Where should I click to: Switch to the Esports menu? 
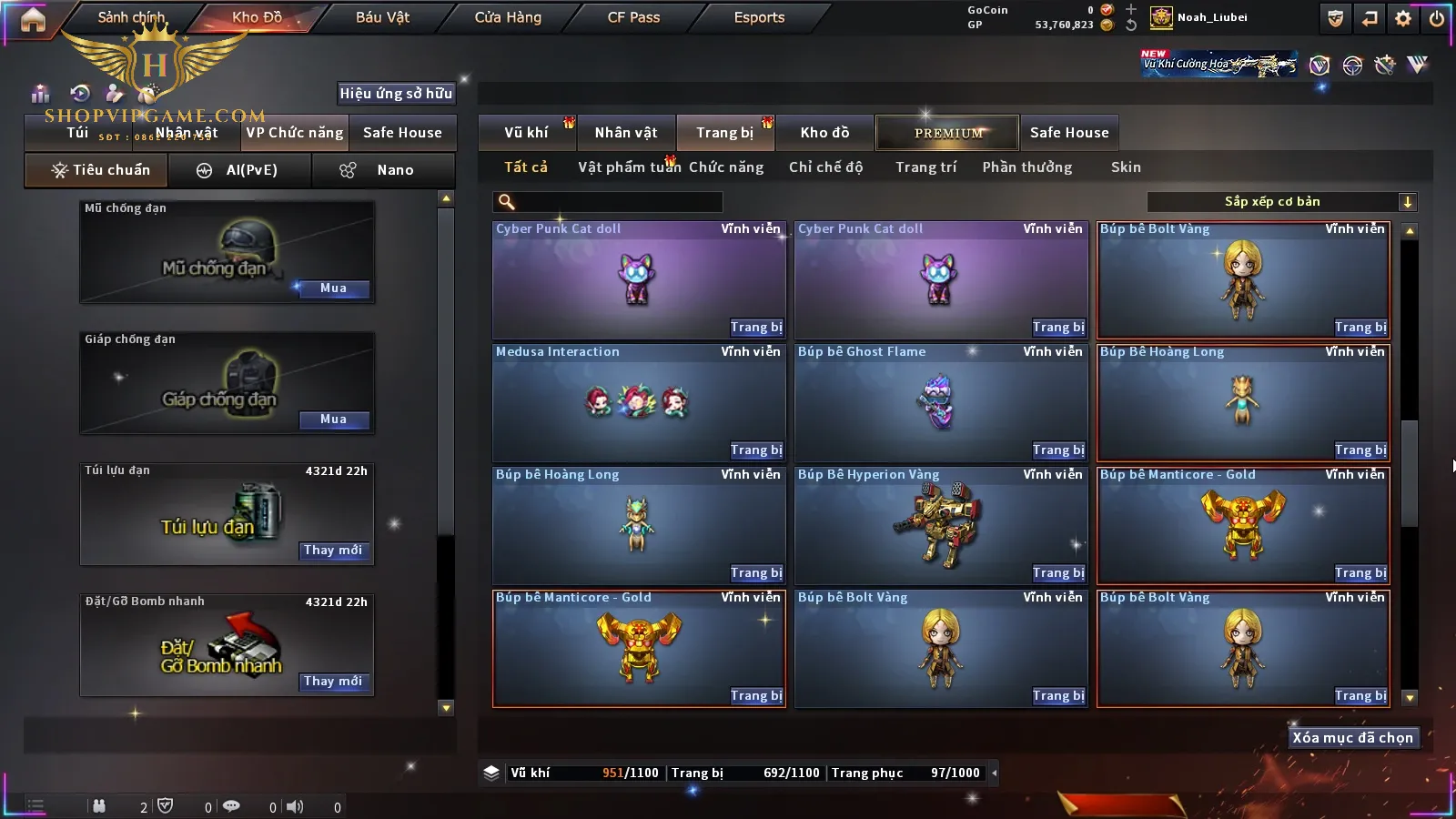click(759, 17)
